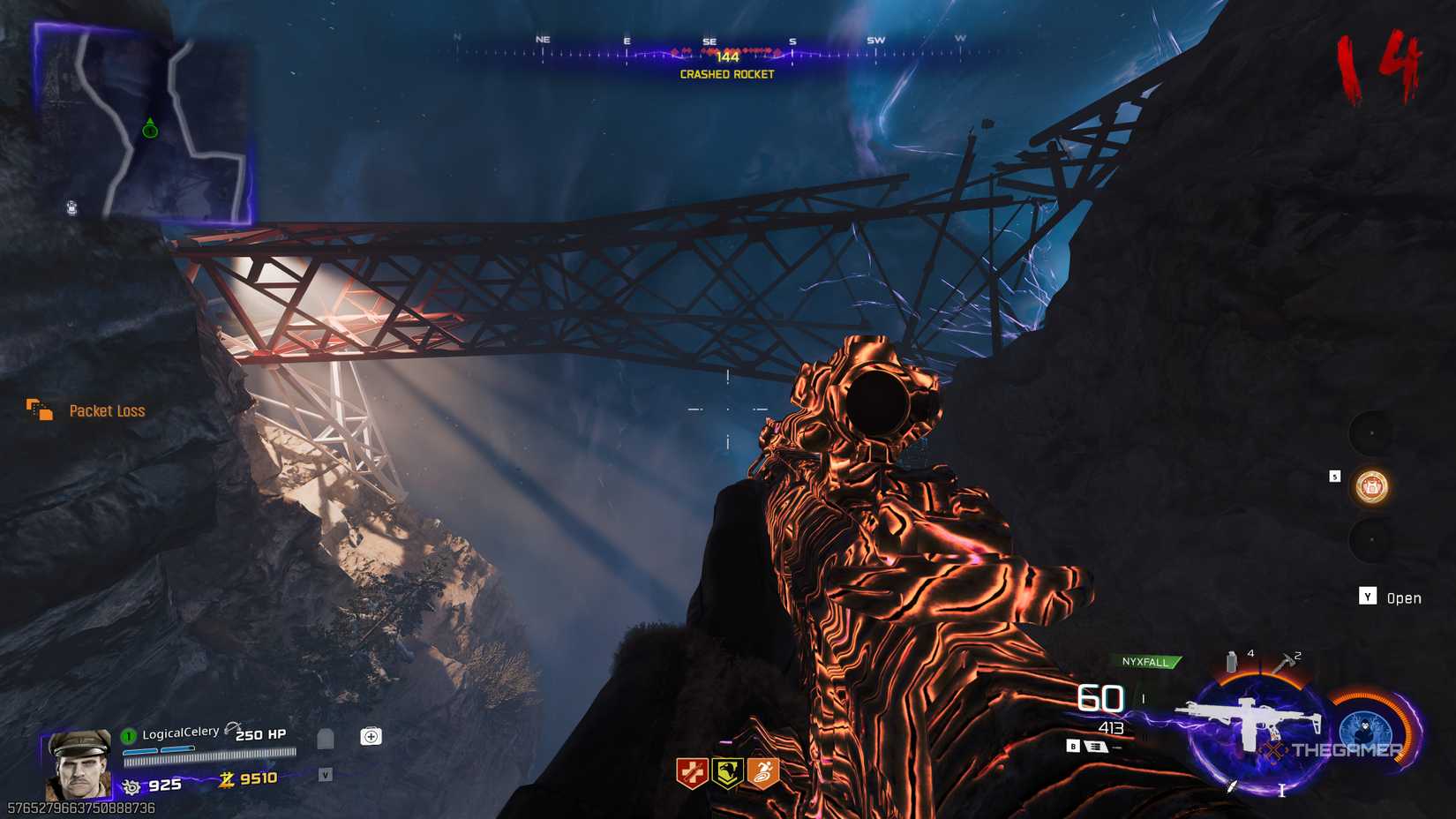Expand the upper empty ability slot circle

[x=1371, y=432]
